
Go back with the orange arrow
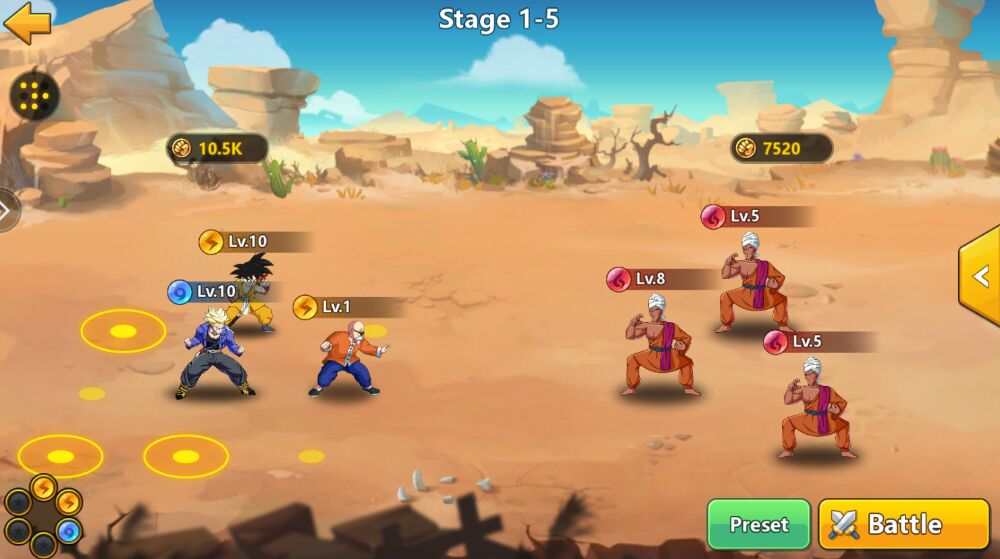(x=27, y=24)
